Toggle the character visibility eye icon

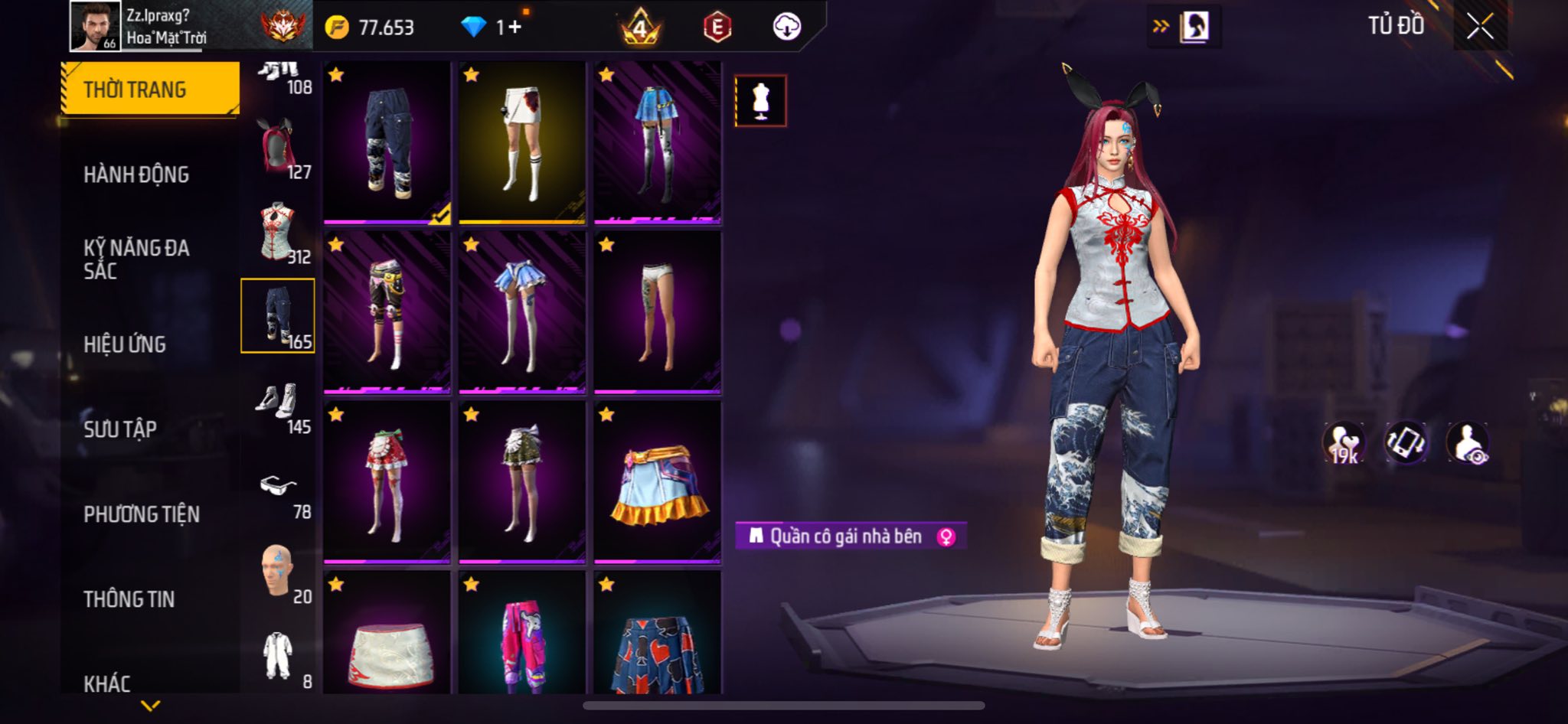tap(1467, 443)
